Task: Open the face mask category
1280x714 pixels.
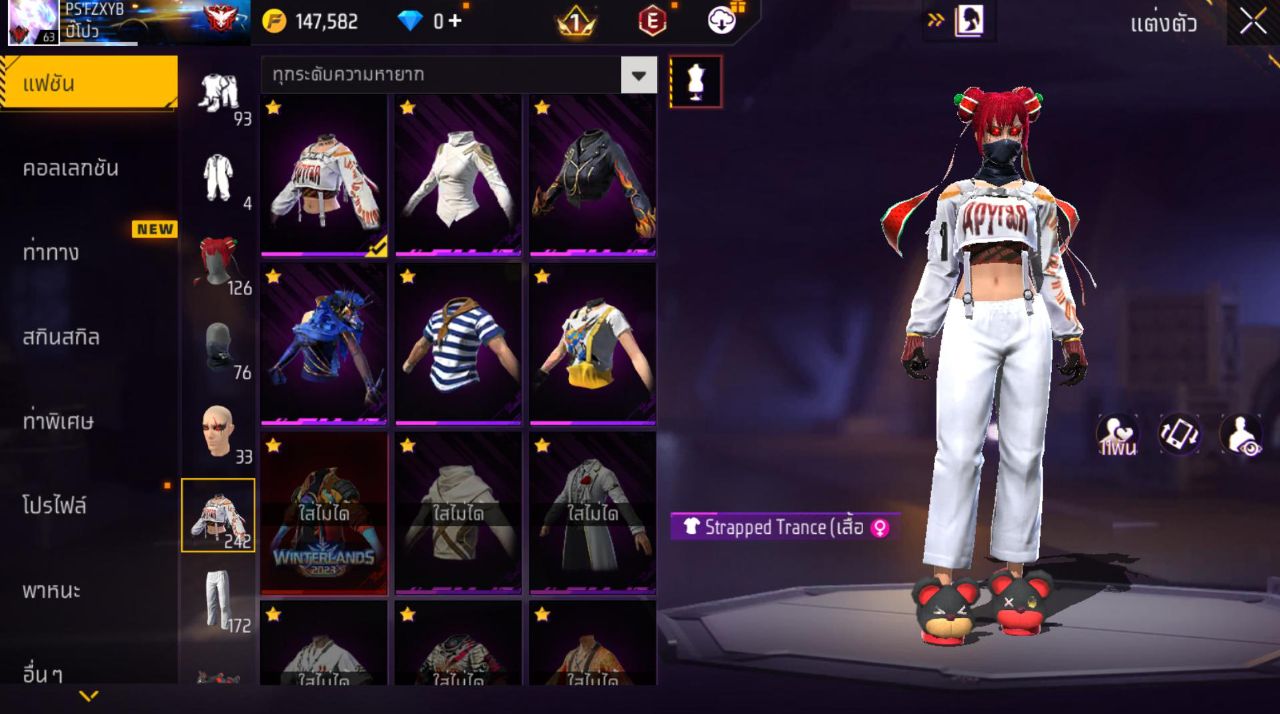Action: click(217, 347)
